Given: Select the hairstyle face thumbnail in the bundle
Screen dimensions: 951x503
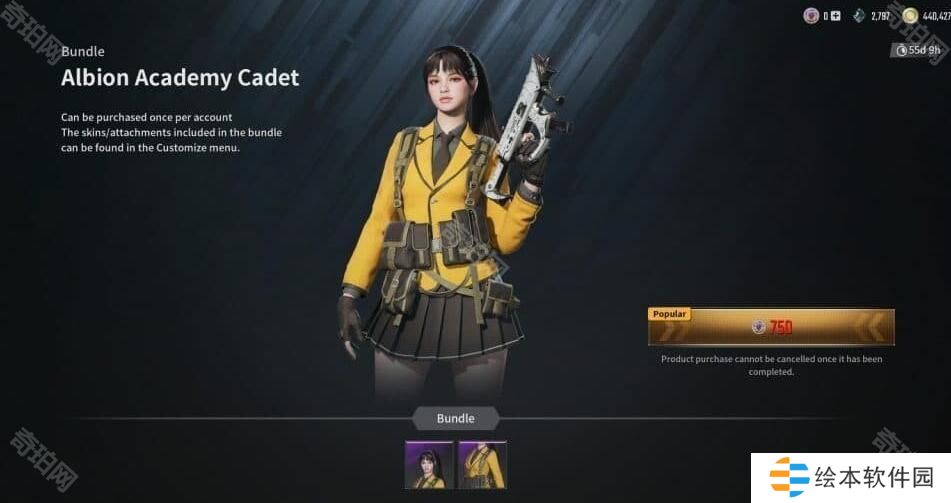Looking at the screenshot, I should (429, 465).
